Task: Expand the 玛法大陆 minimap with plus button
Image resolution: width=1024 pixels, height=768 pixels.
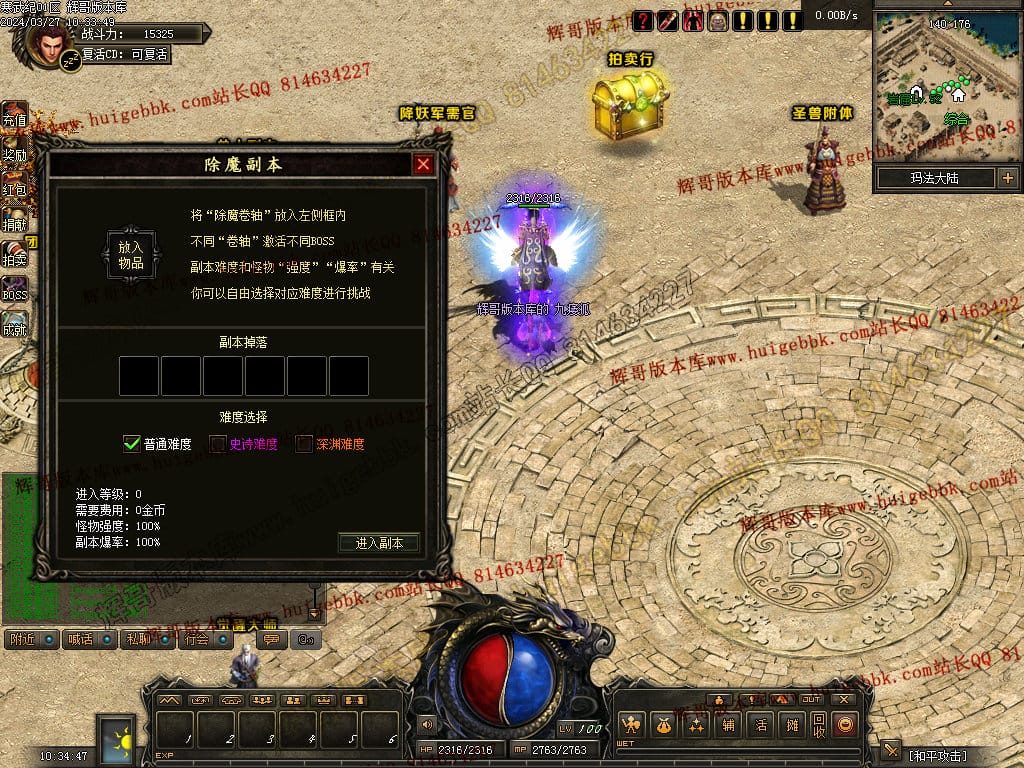Action: (x=1007, y=178)
